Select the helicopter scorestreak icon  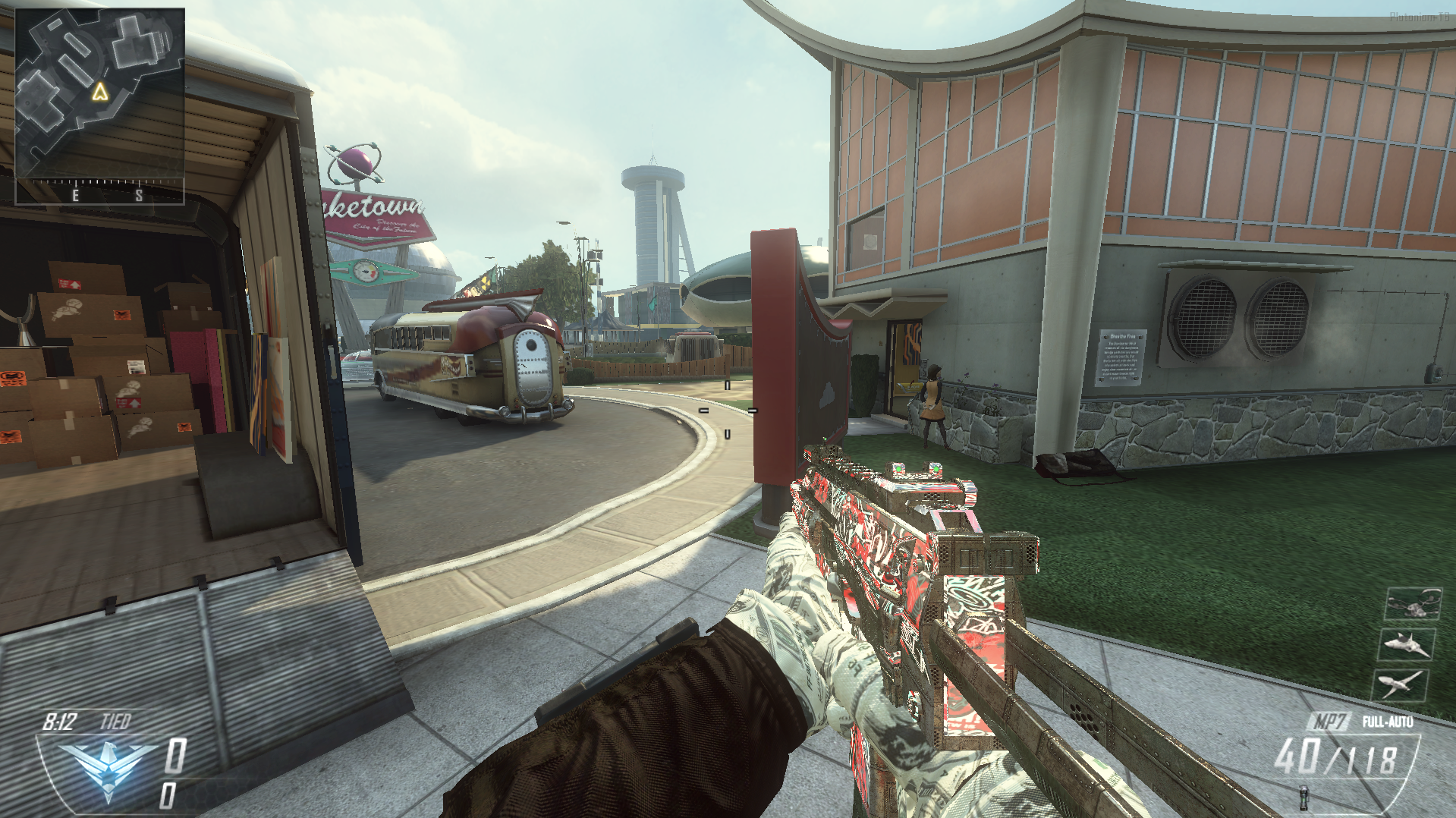[1412, 605]
